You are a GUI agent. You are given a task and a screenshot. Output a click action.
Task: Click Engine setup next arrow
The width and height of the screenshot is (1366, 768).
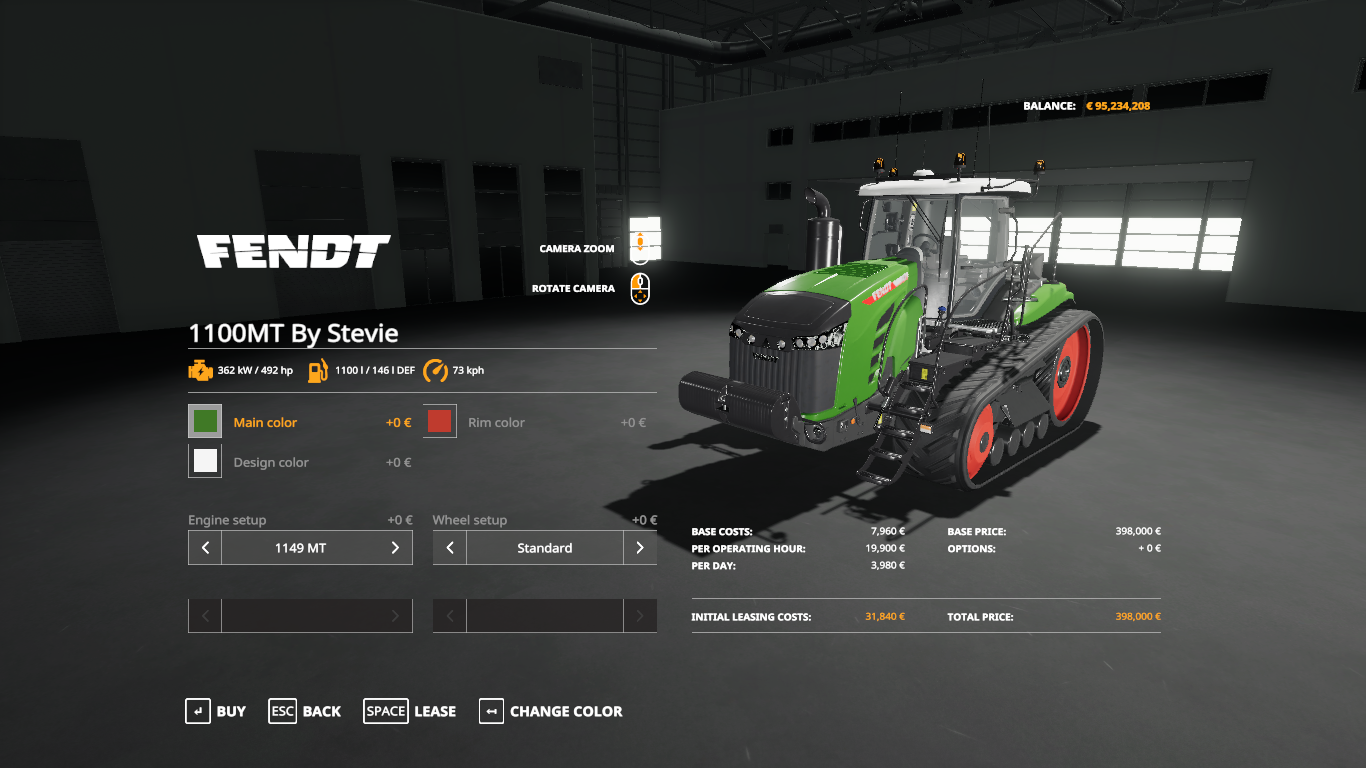click(395, 548)
